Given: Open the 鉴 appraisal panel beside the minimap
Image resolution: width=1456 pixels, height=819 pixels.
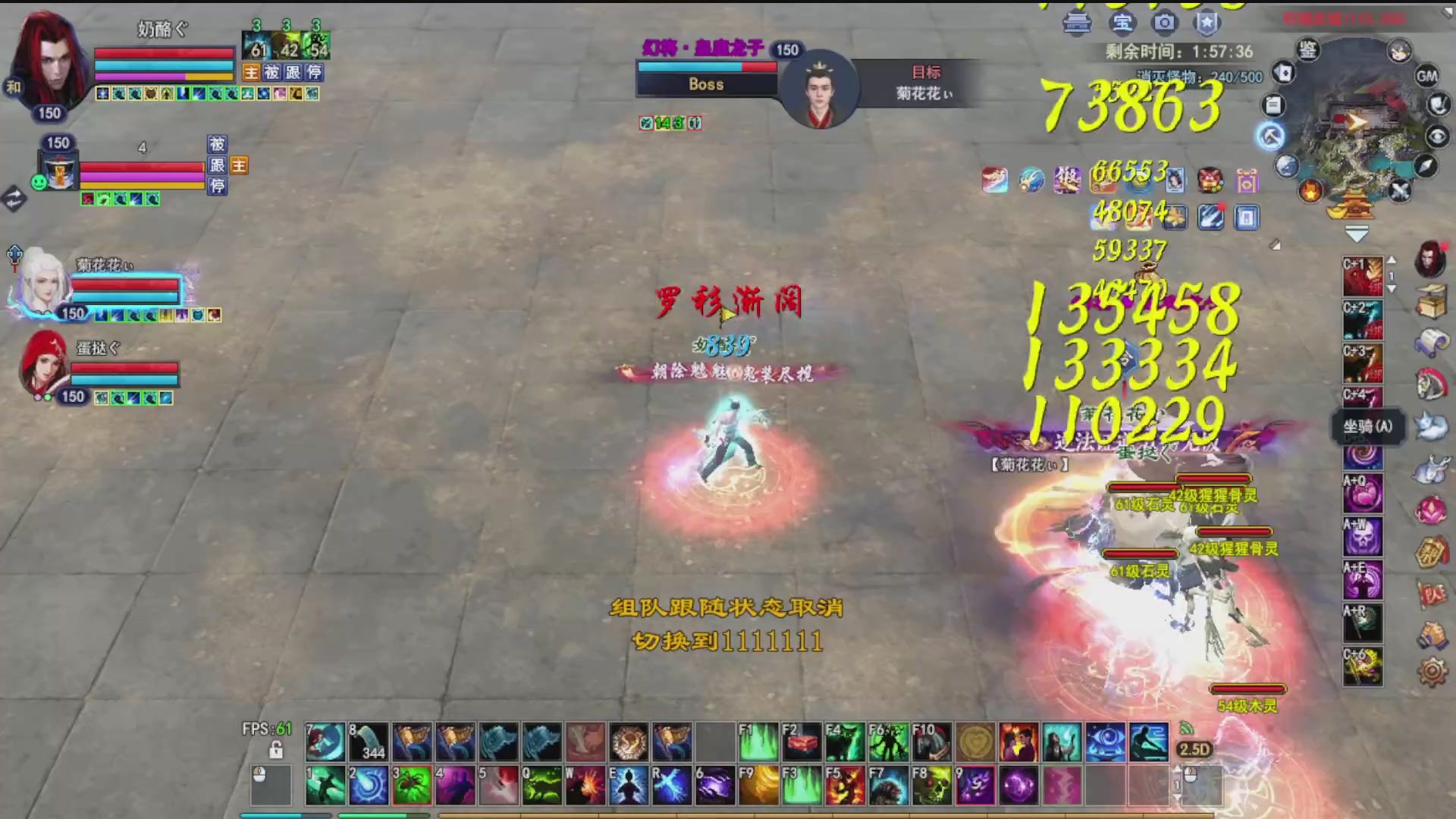Looking at the screenshot, I should 1309,50.
